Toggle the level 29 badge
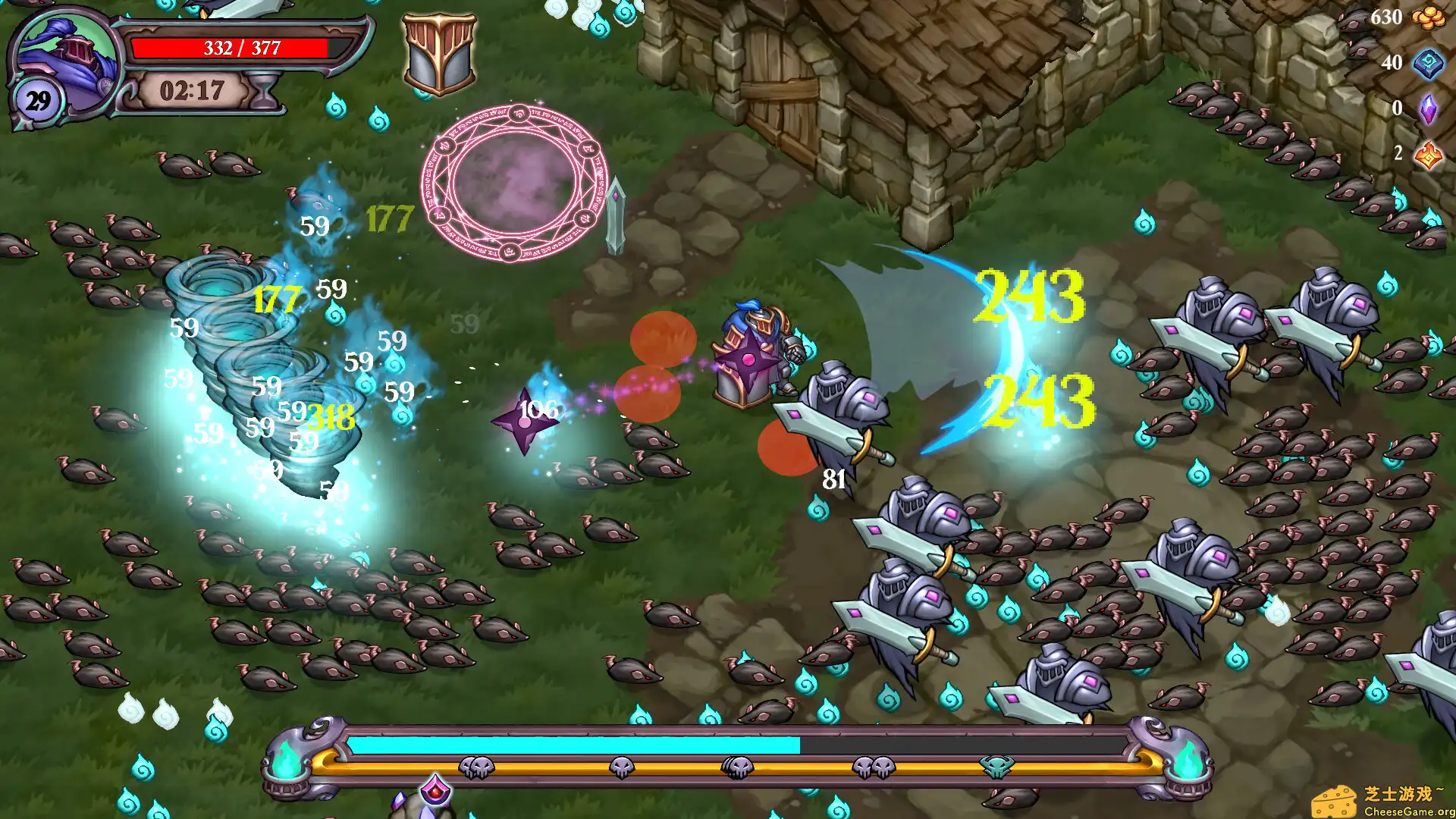Screen dimensions: 1456x819 coord(36,99)
